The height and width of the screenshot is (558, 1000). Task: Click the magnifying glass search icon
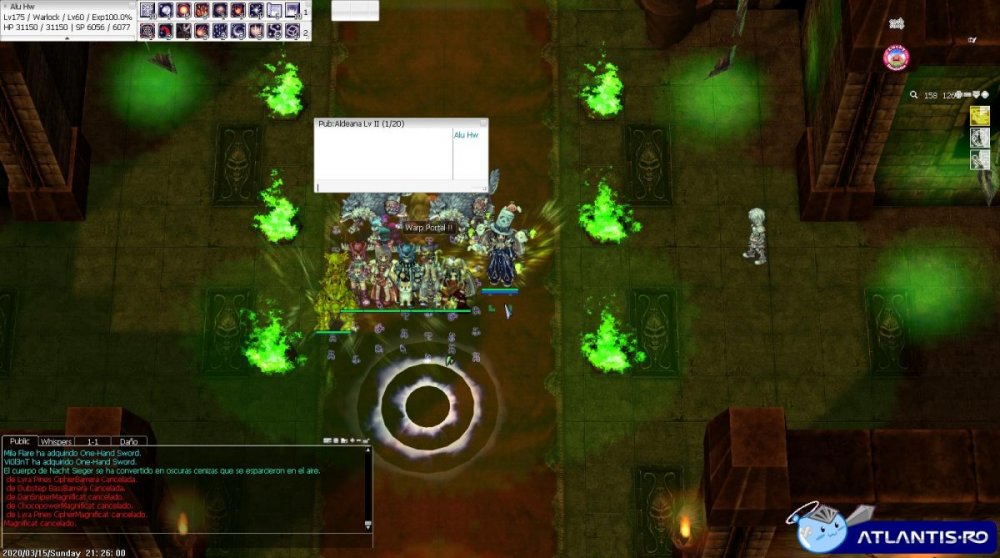(x=914, y=95)
